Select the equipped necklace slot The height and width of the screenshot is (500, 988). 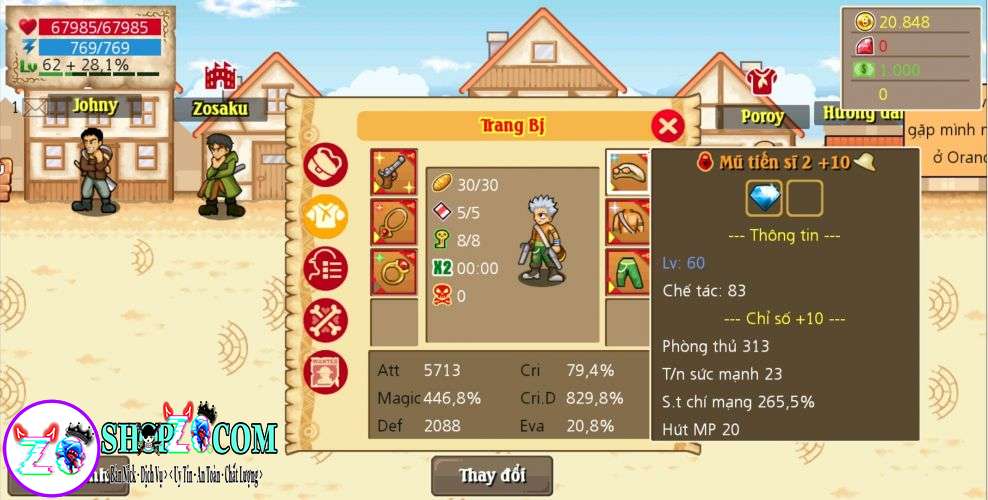click(393, 222)
